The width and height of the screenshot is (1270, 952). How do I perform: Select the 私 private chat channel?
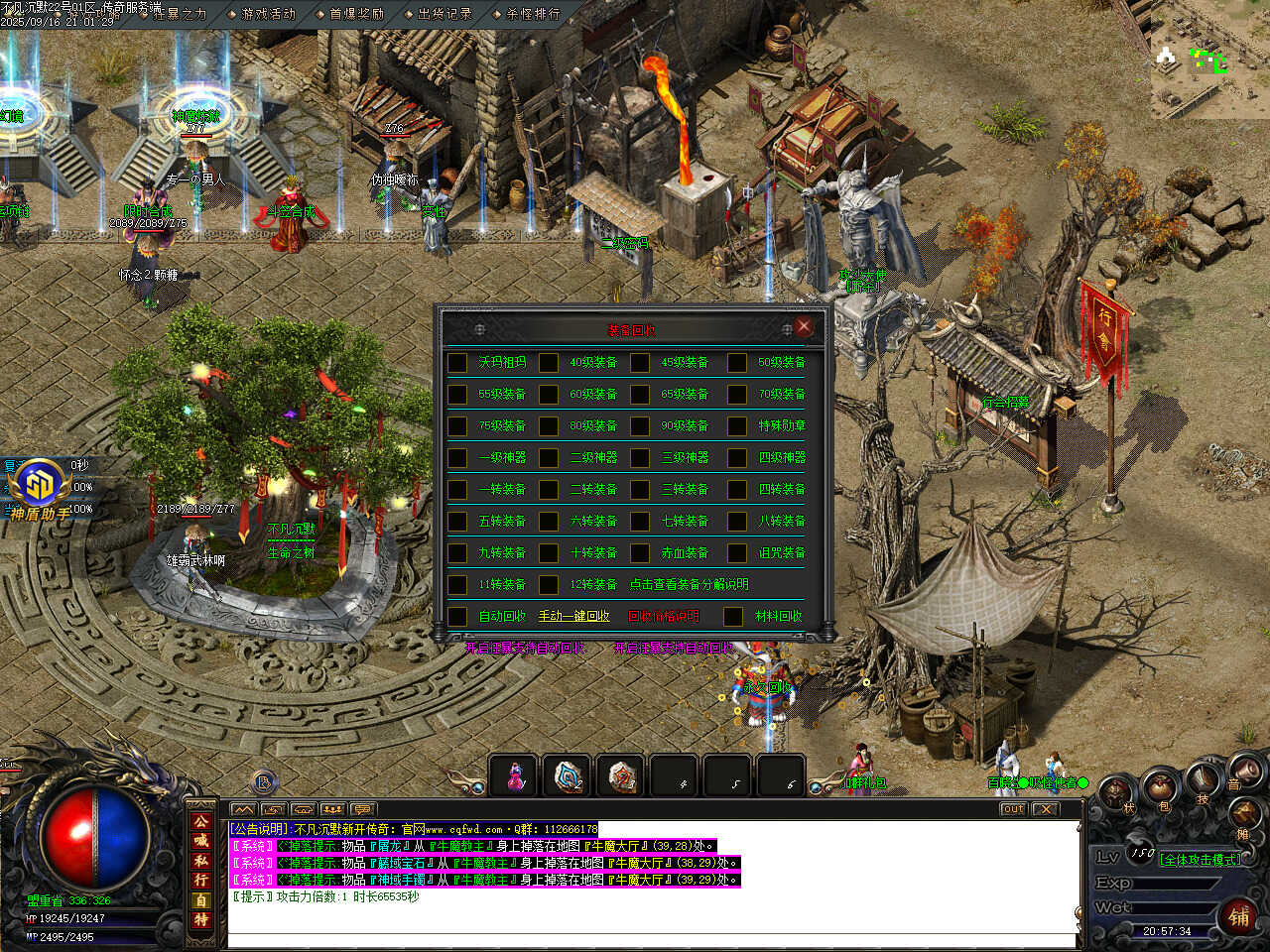point(201,861)
